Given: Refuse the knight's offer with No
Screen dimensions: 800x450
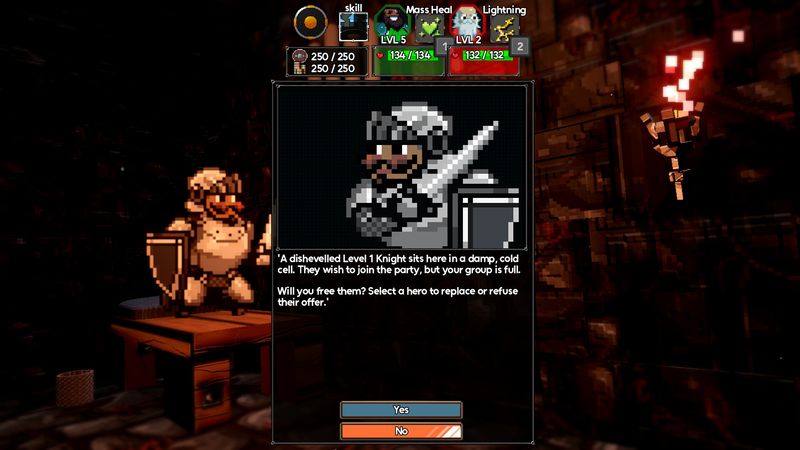Looking at the screenshot, I should click(401, 431).
